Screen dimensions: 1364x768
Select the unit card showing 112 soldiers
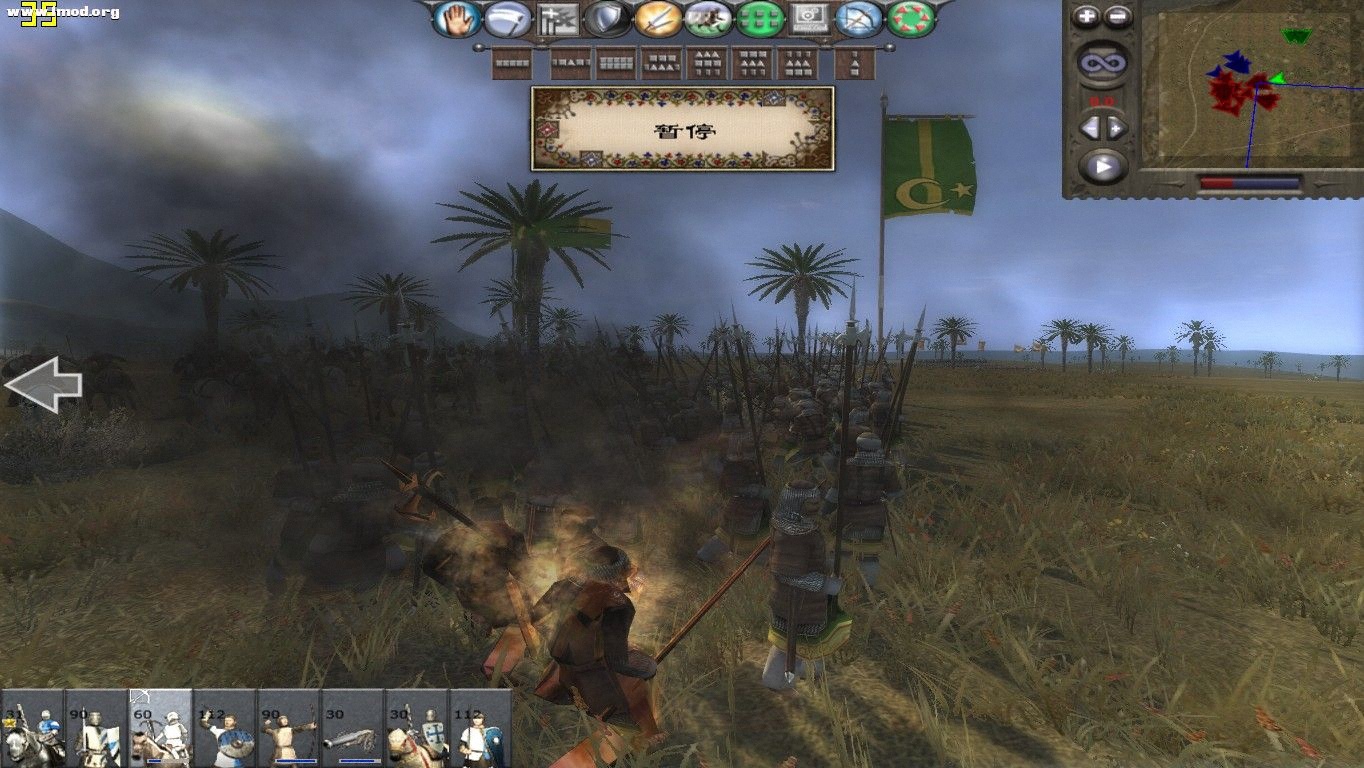pos(221,730)
